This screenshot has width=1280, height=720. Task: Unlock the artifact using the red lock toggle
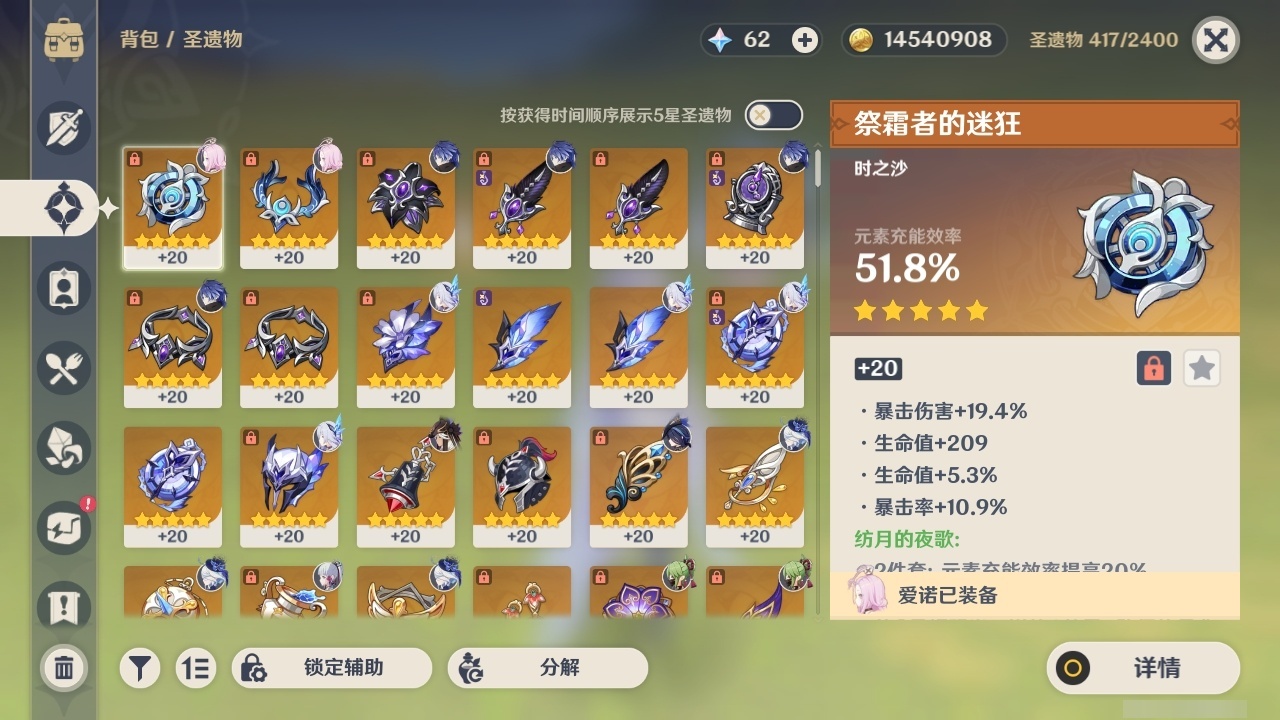pyautogui.click(x=1152, y=368)
